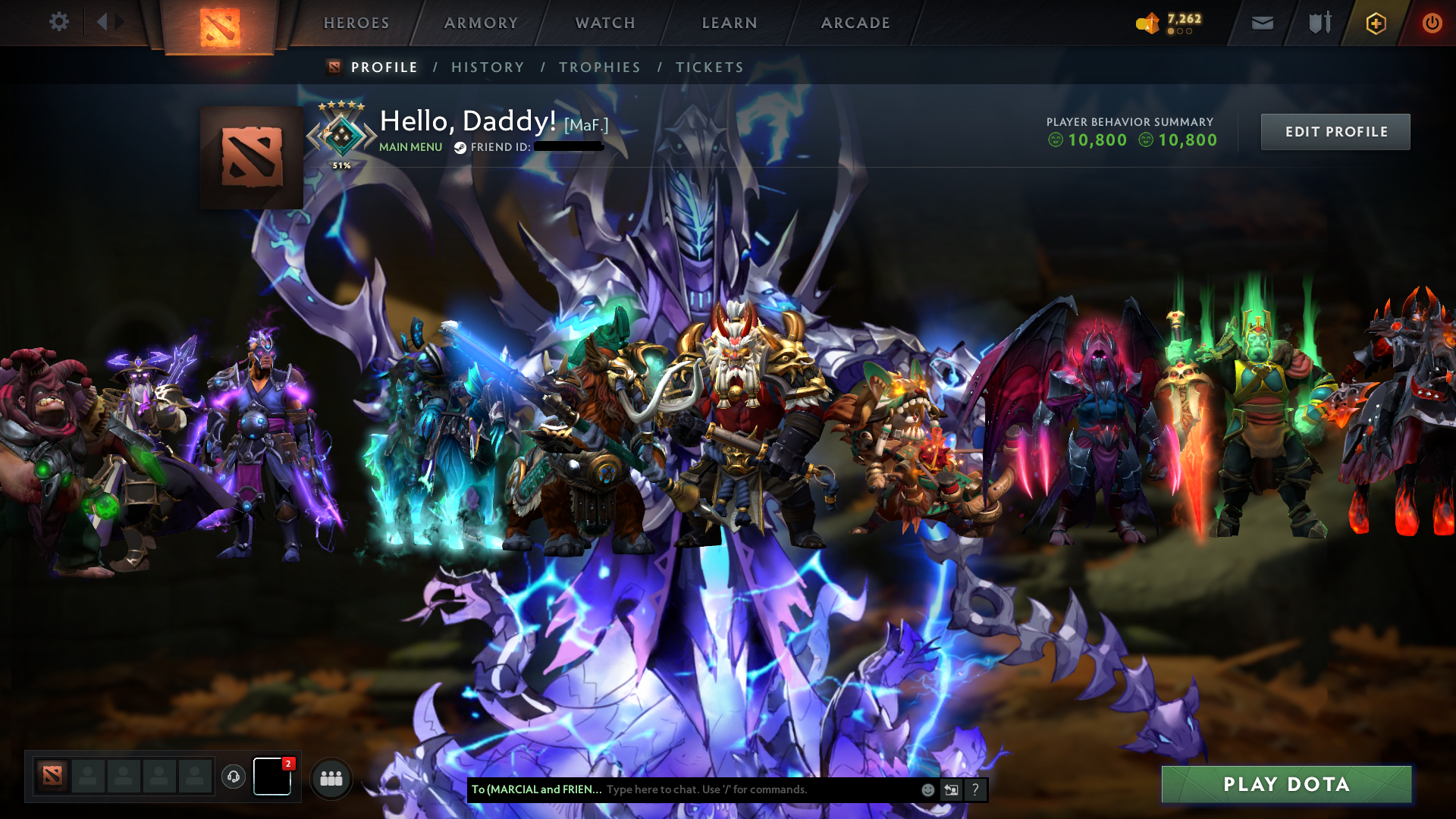
Task: Open the chat help question mark
Action: [x=975, y=790]
